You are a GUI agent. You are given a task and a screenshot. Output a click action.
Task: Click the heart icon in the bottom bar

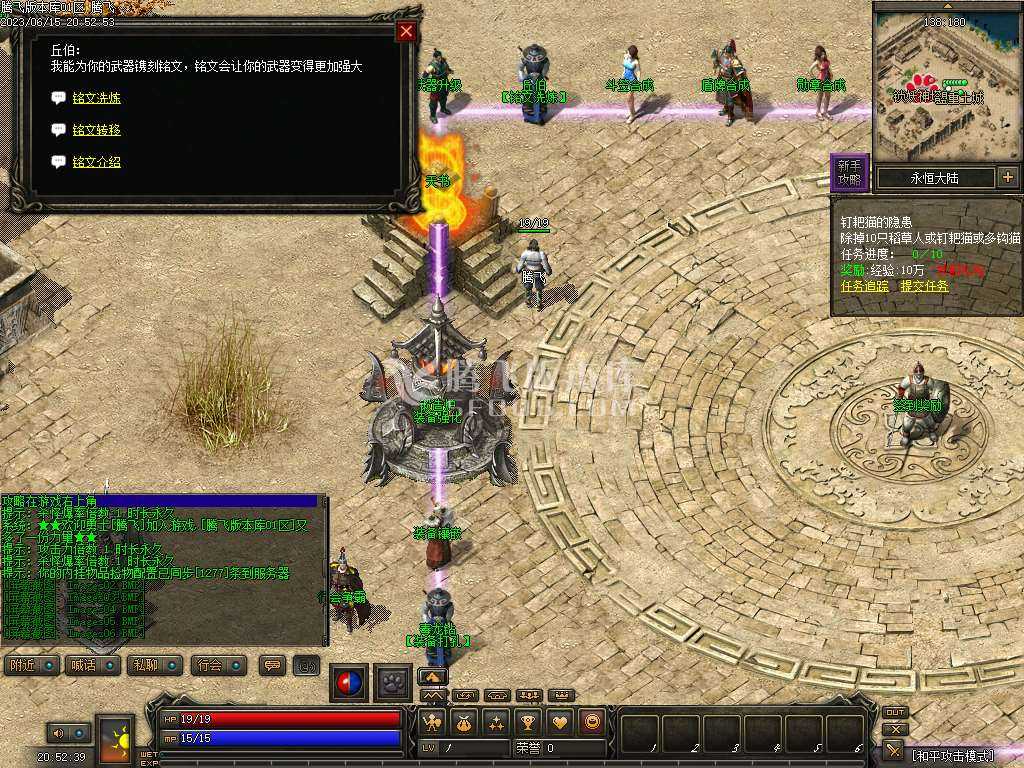point(560,722)
